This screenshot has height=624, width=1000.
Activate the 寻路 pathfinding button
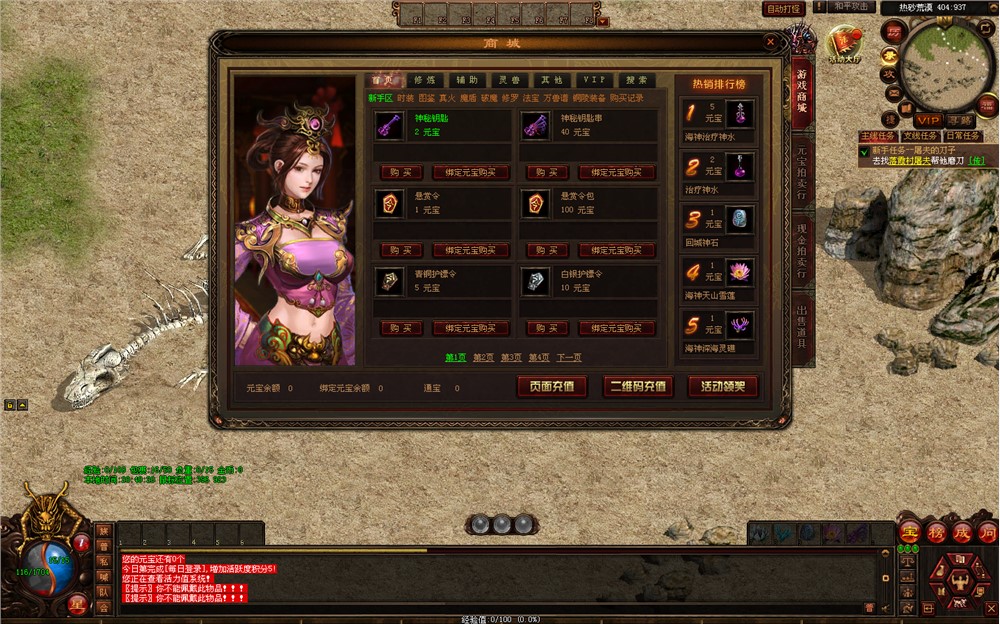coord(960,120)
